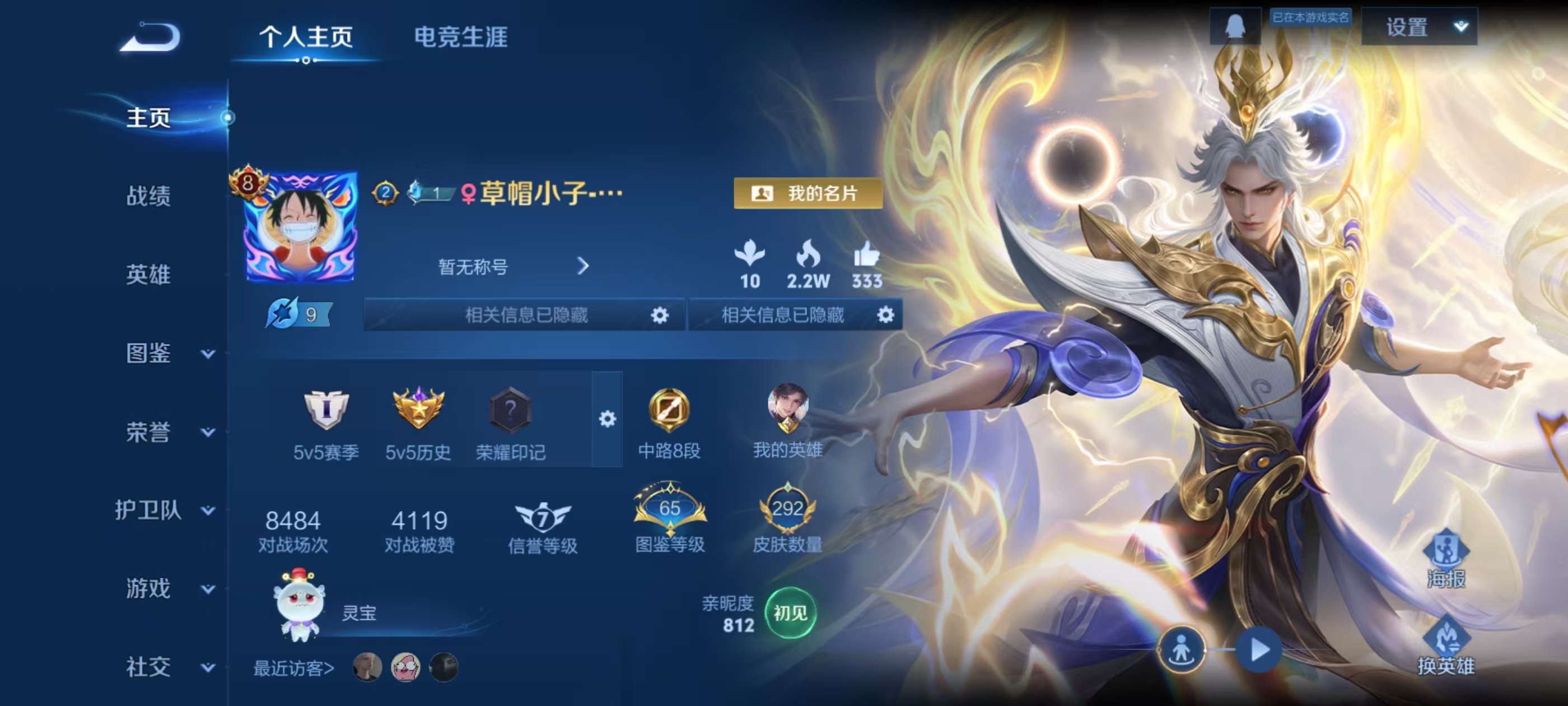Play the hero skin animation
1568x706 pixels.
tap(1259, 649)
